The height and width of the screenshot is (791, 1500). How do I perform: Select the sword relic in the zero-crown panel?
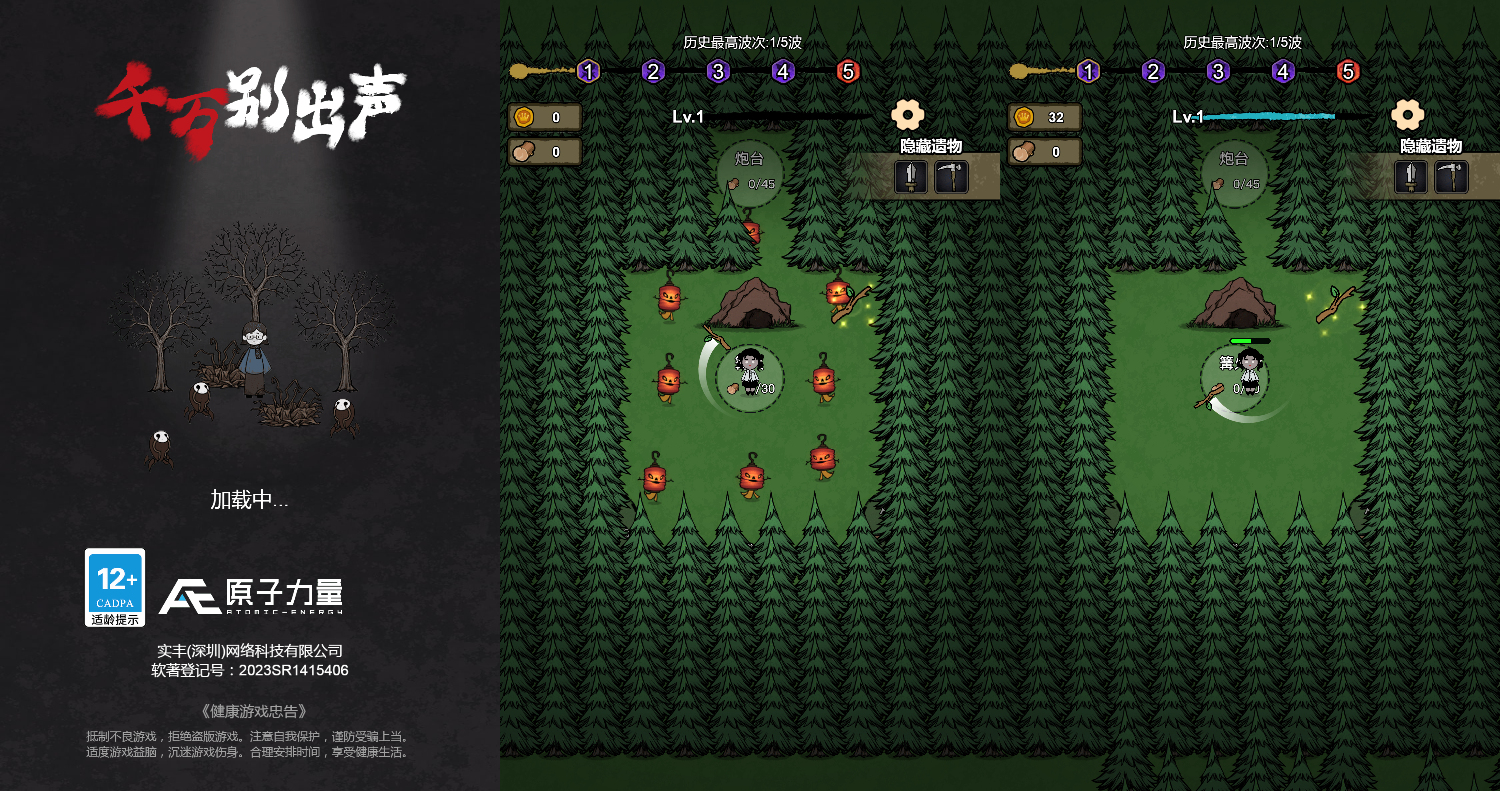[x=911, y=177]
